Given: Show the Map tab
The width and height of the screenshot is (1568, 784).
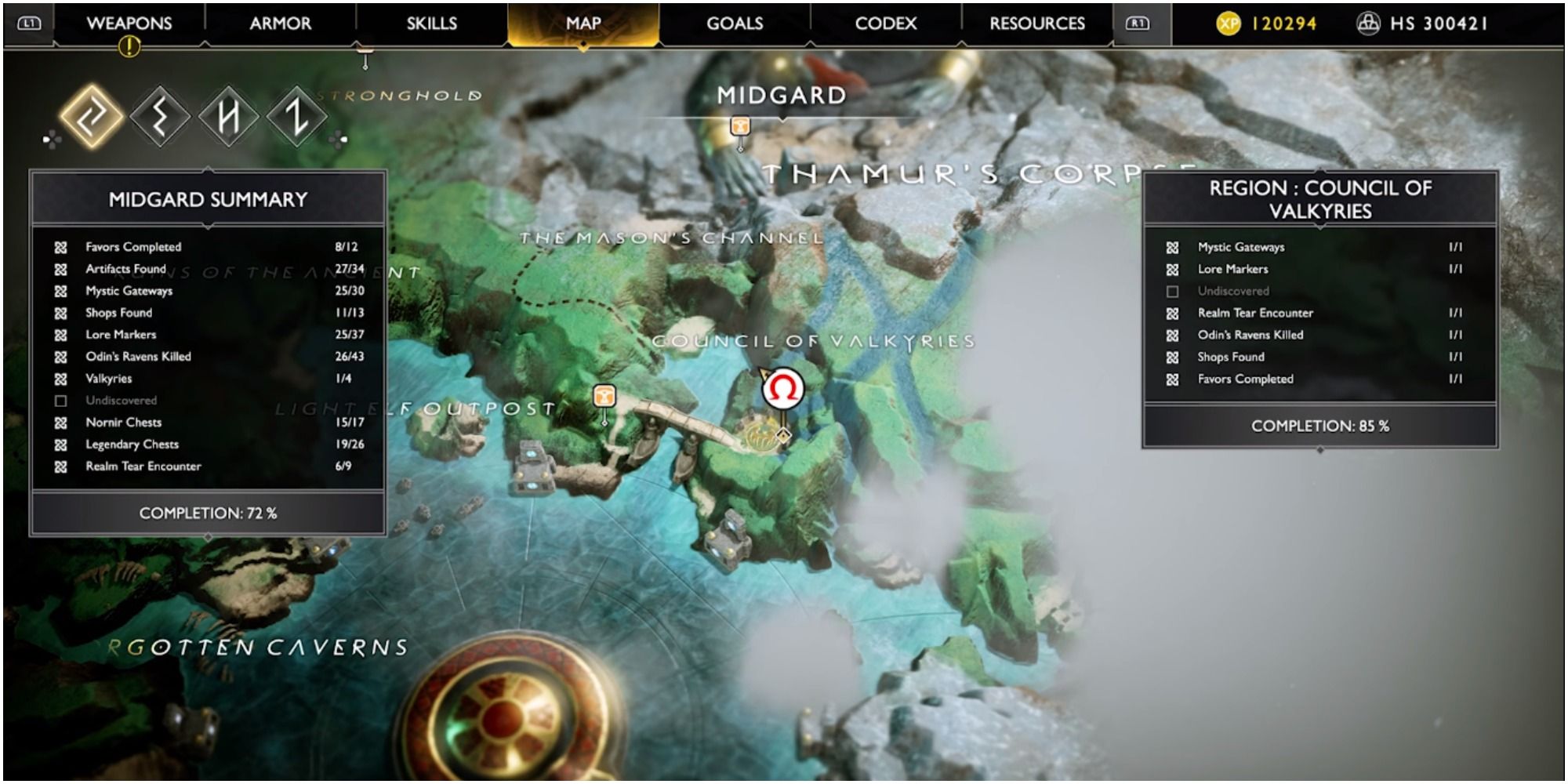Looking at the screenshot, I should coord(583,24).
